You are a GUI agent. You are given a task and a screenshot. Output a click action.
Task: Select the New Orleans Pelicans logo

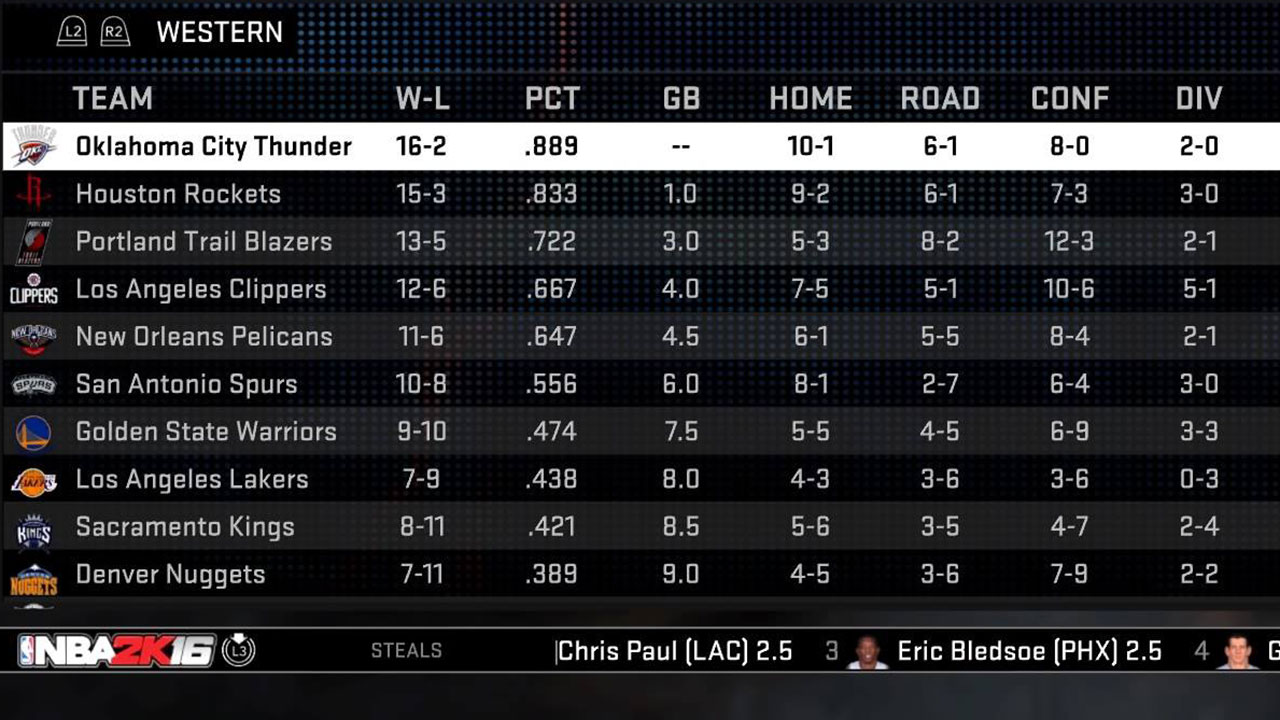(x=34, y=336)
